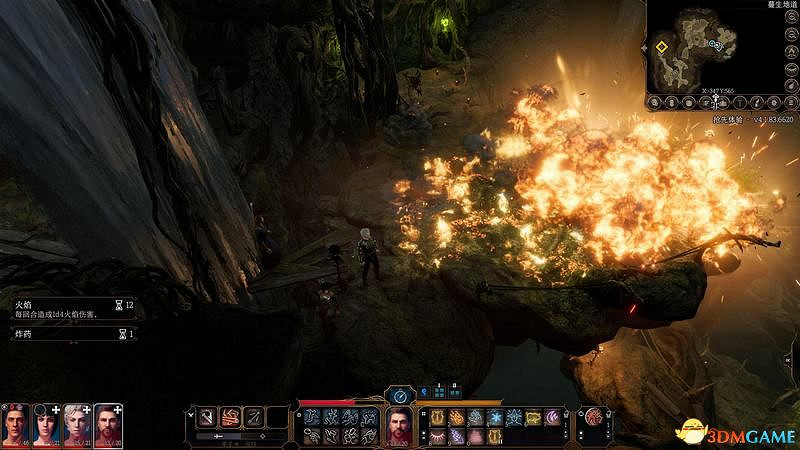Select the highlighted orange weapon action icon

(232, 417)
